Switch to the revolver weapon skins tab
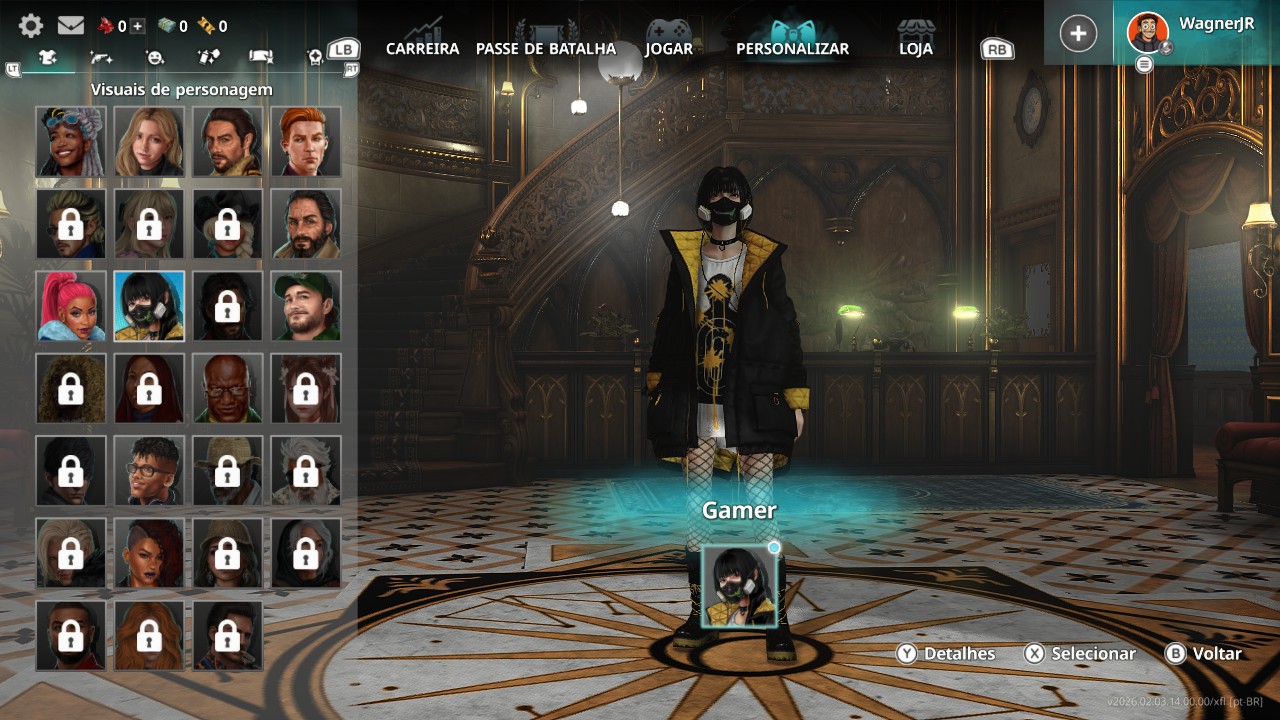Image resolution: width=1280 pixels, height=720 pixels. click(x=101, y=58)
